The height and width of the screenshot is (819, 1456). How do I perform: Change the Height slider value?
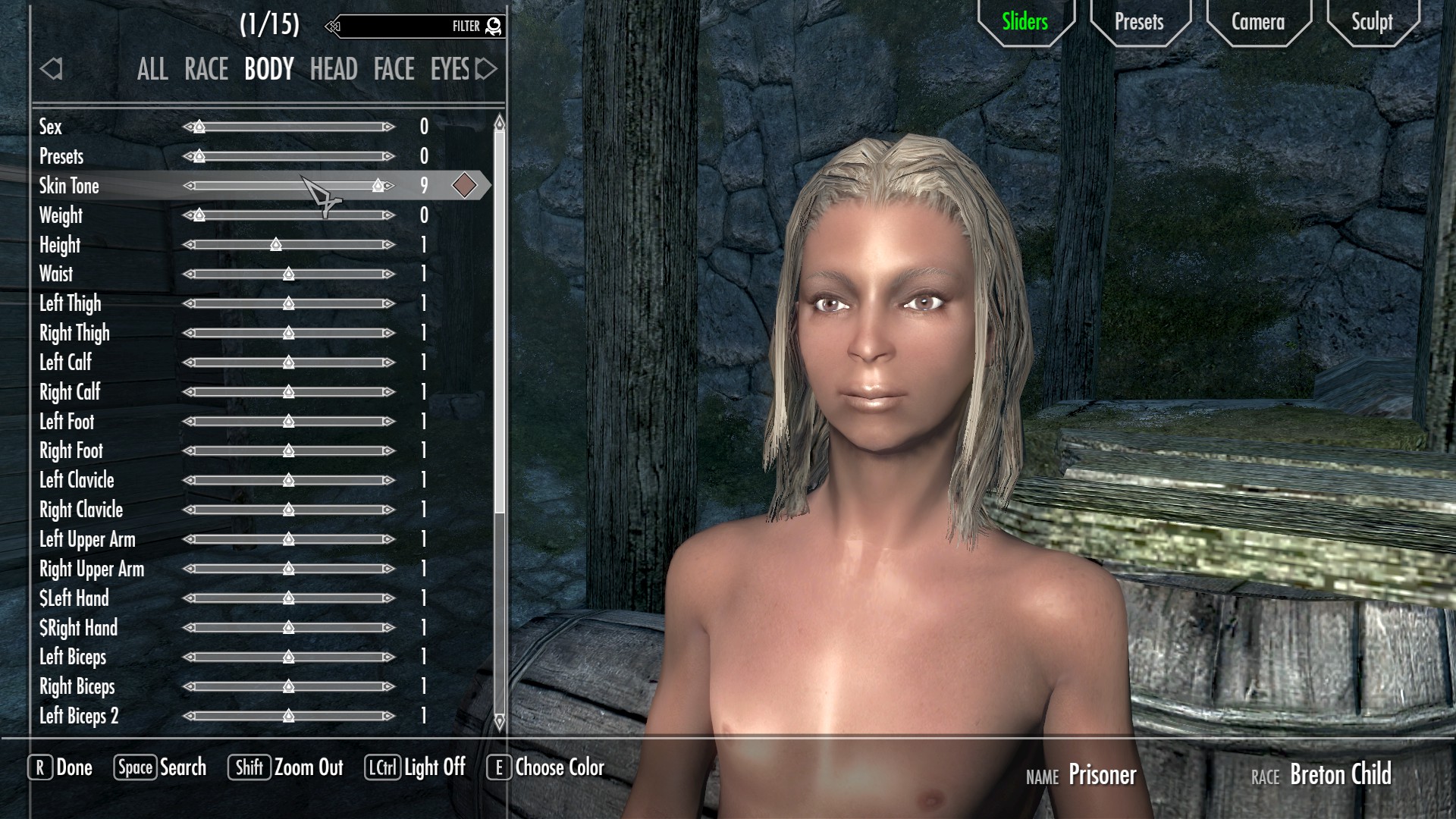tap(288, 245)
